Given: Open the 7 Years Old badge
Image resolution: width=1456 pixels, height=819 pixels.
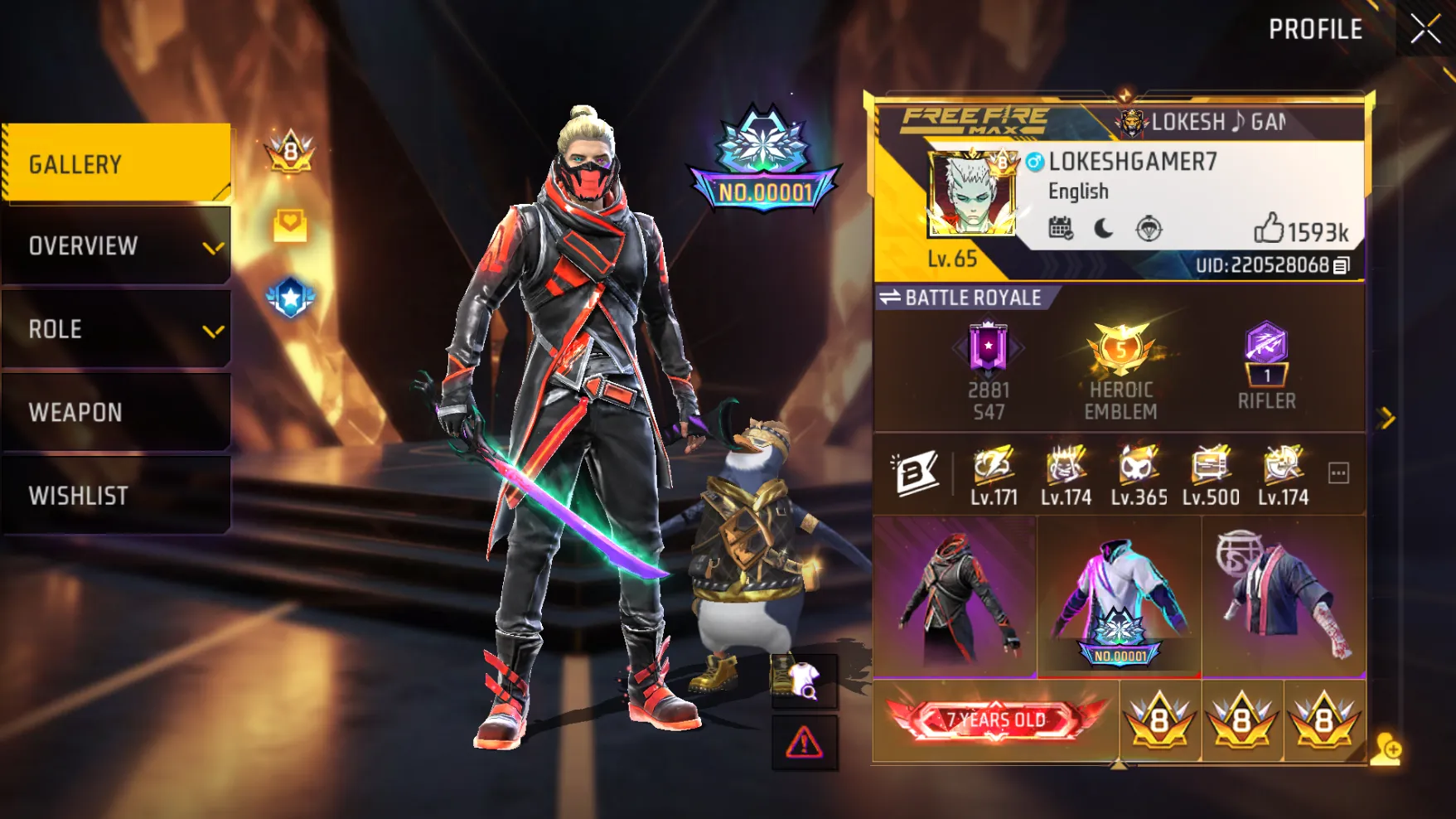Looking at the screenshot, I should click(x=996, y=720).
